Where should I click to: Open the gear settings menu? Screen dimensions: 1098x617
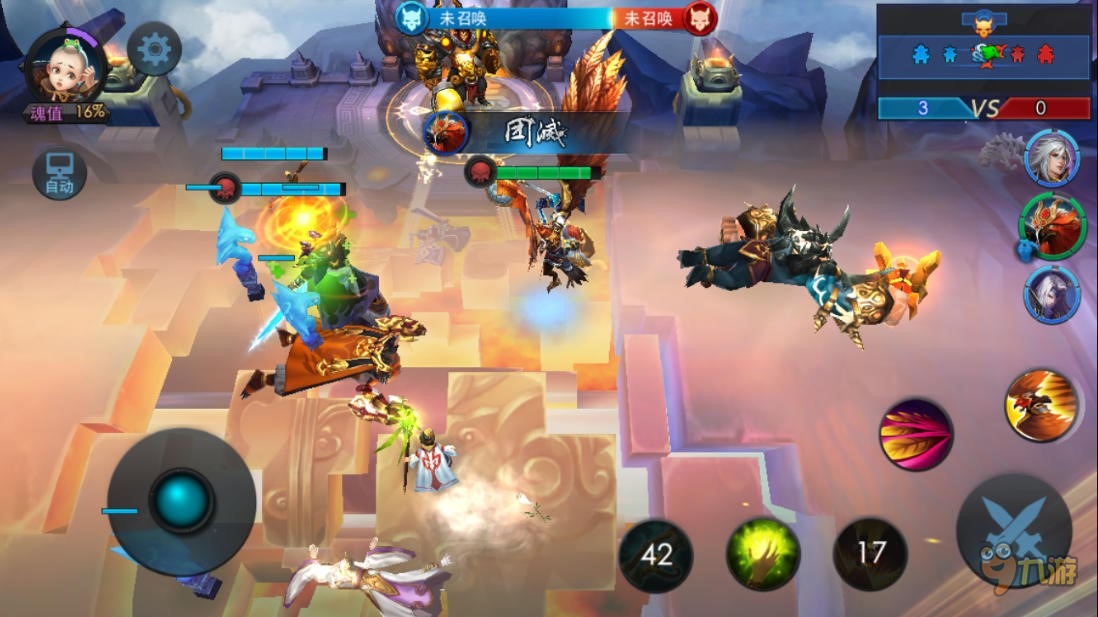[x=154, y=49]
